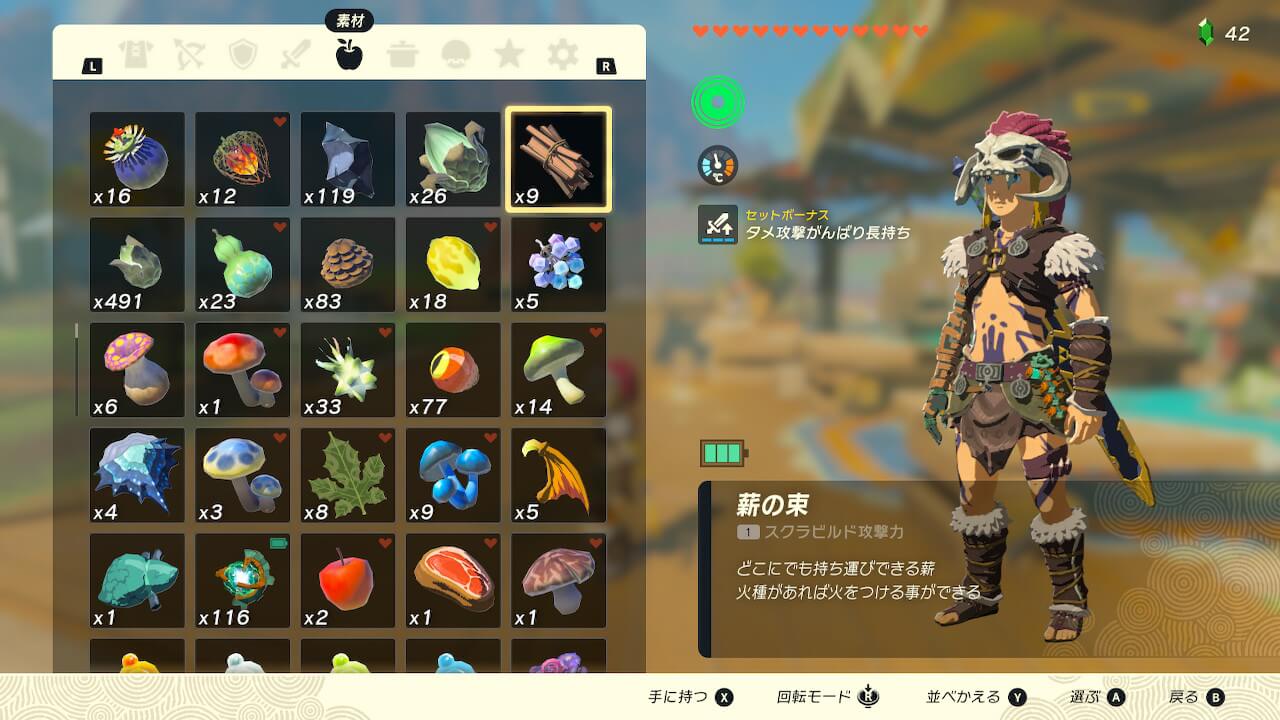Select the red apple slot

(348, 581)
